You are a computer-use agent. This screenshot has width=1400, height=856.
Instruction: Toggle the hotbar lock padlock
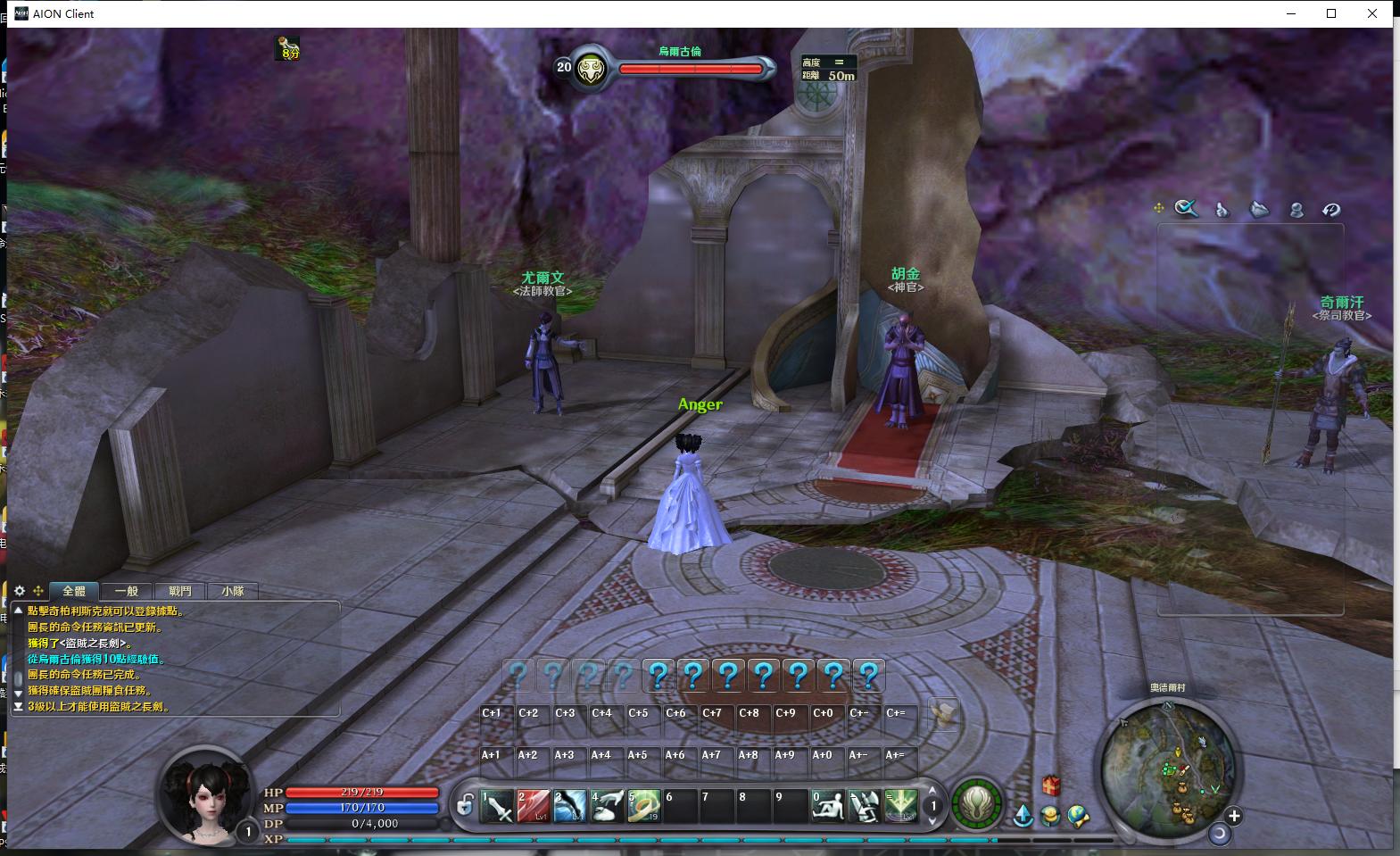[x=465, y=806]
